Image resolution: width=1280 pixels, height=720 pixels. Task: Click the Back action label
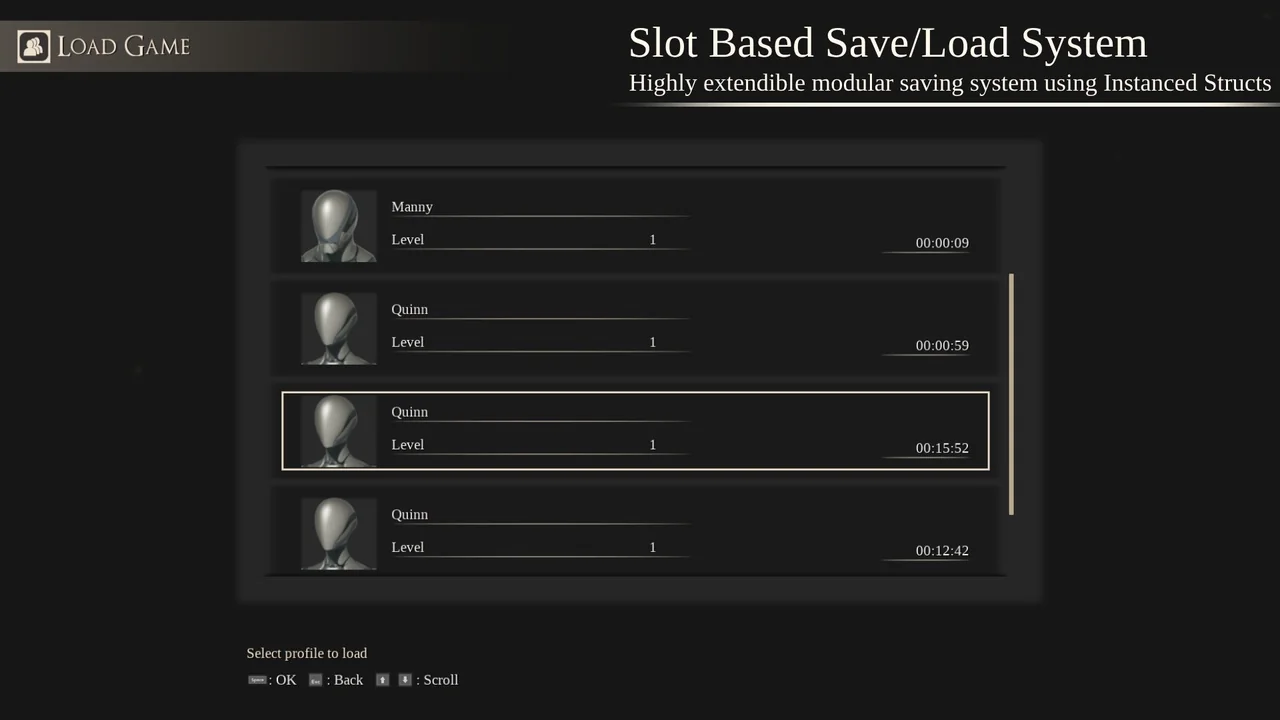tap(348, 679)
